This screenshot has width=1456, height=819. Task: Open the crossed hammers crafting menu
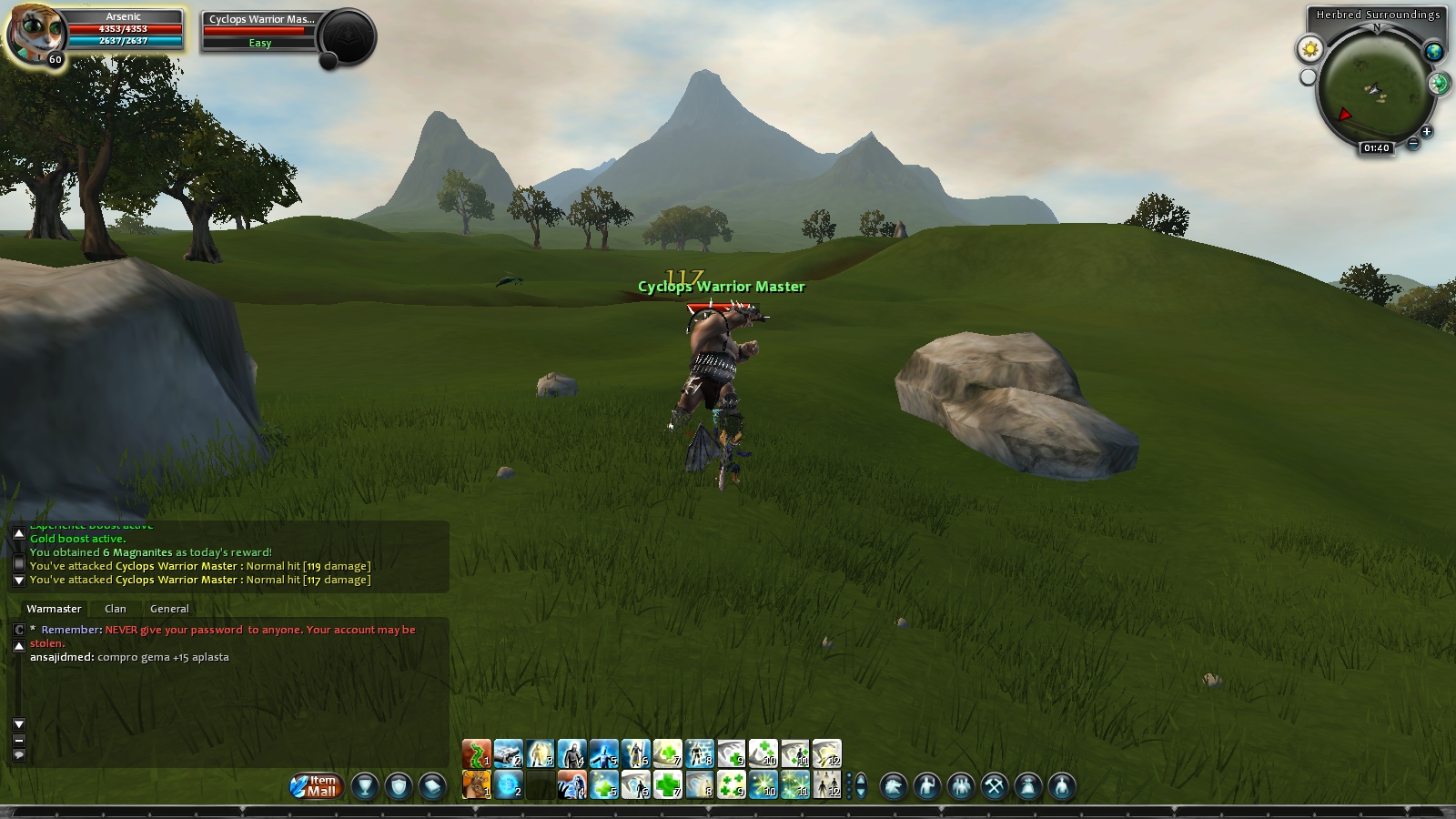(994, 786)
